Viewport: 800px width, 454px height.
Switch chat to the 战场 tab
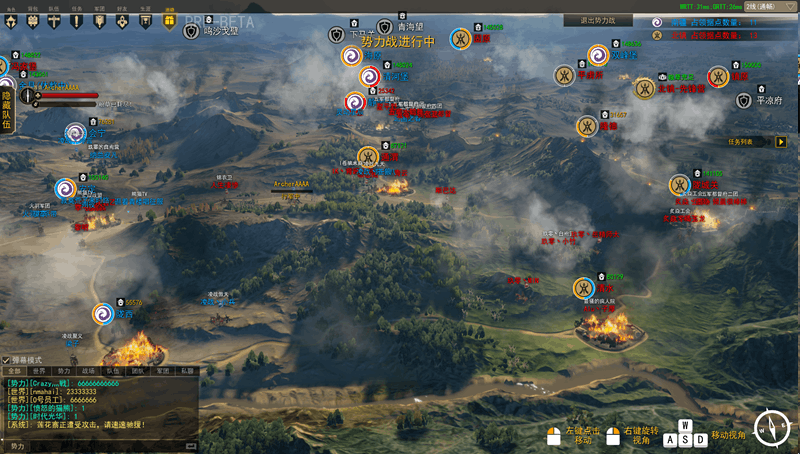point(89,370)
